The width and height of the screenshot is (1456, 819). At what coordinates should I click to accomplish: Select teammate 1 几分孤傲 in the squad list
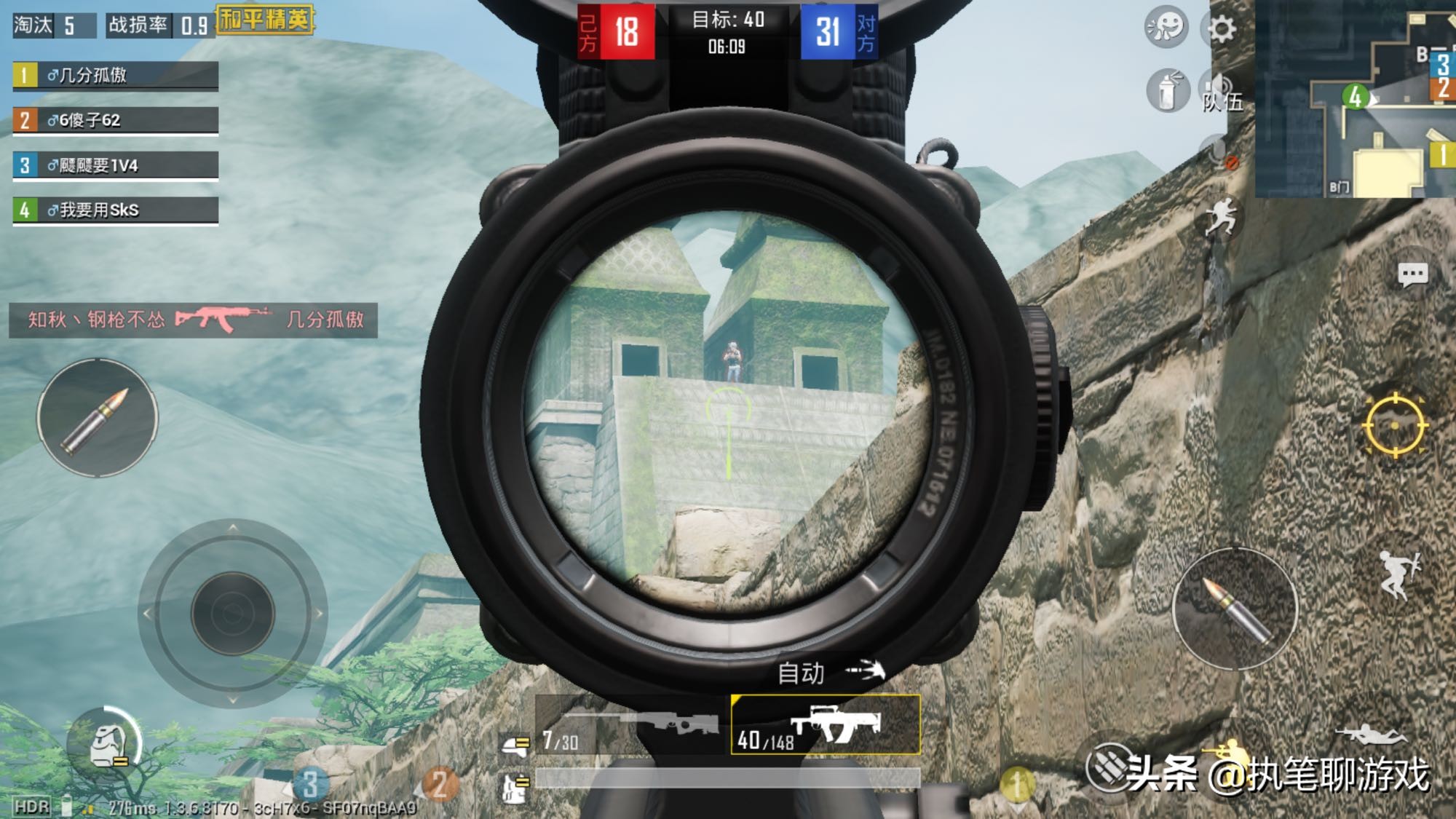[115, 76]
